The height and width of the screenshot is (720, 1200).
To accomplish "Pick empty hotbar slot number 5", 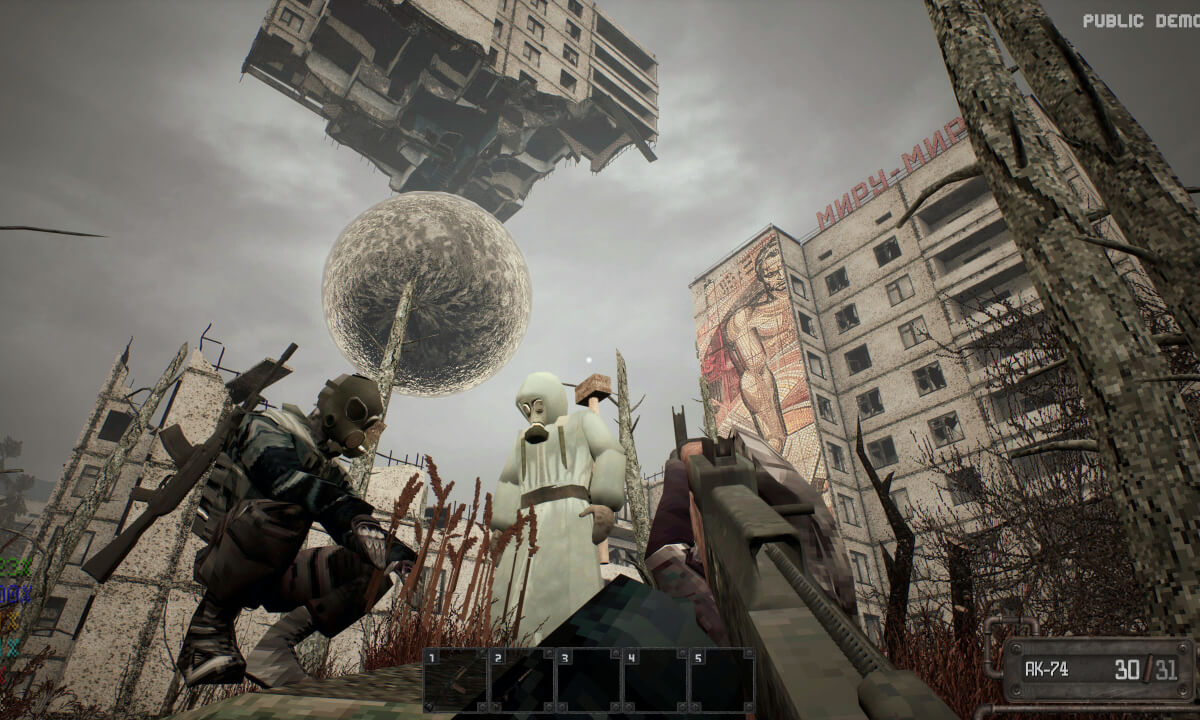I will [721, 680].
